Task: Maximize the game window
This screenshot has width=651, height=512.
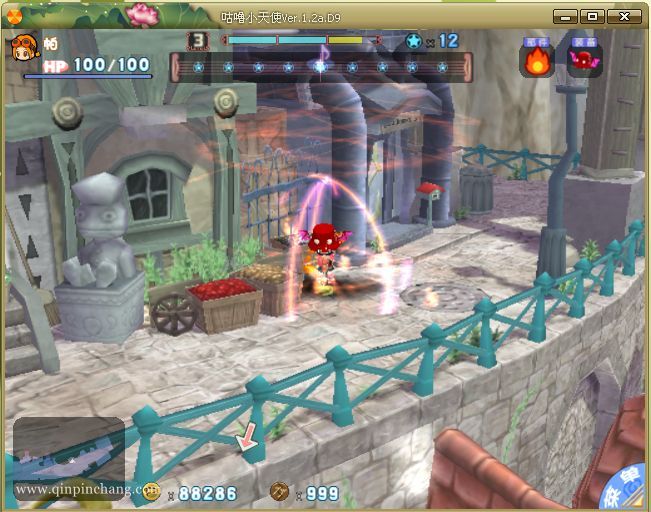Action: coord(593,16)
